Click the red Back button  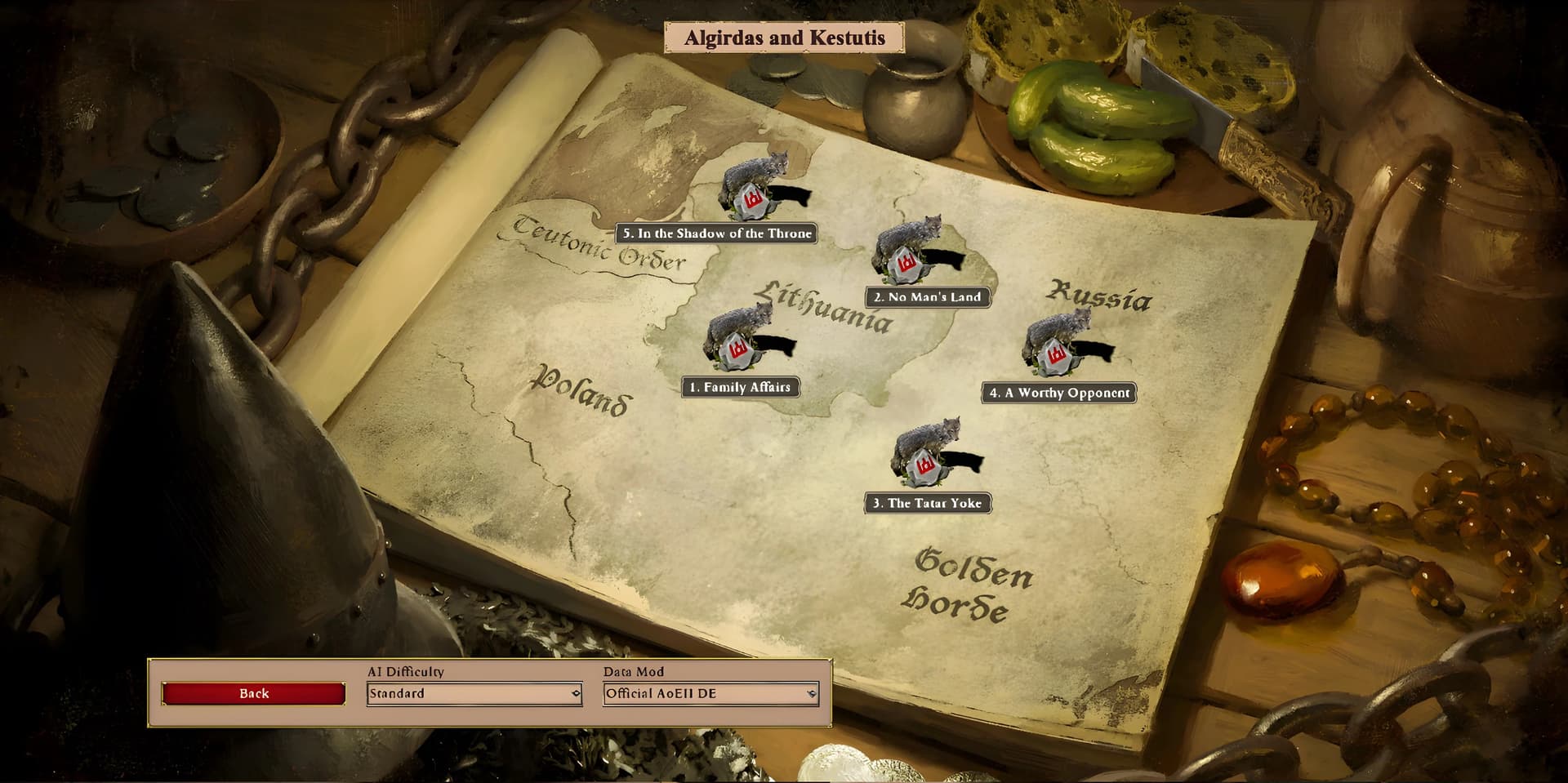pyautogui.click(x=253, y=693)
